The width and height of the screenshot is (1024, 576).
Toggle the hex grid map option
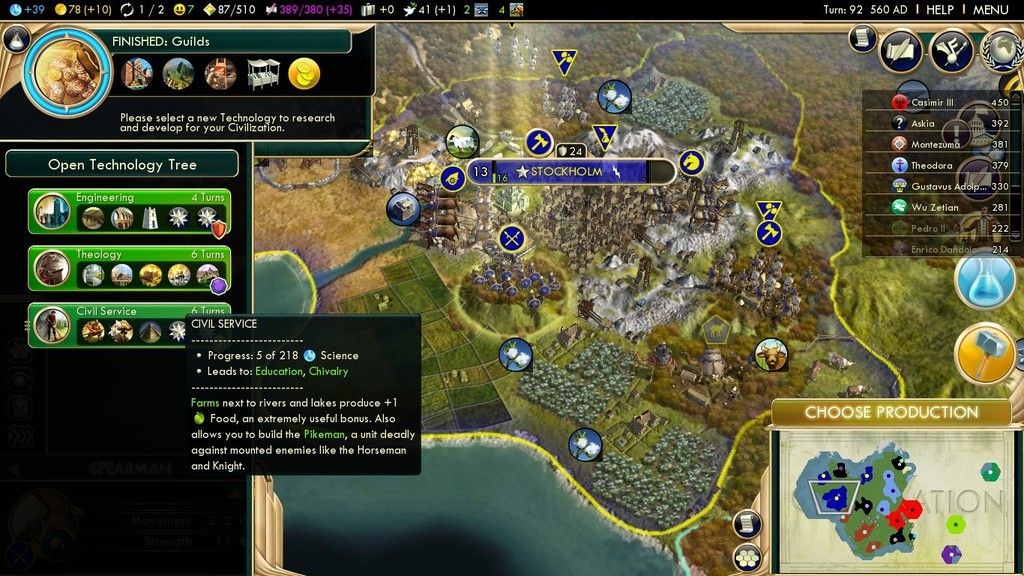(x=747, y=556)
